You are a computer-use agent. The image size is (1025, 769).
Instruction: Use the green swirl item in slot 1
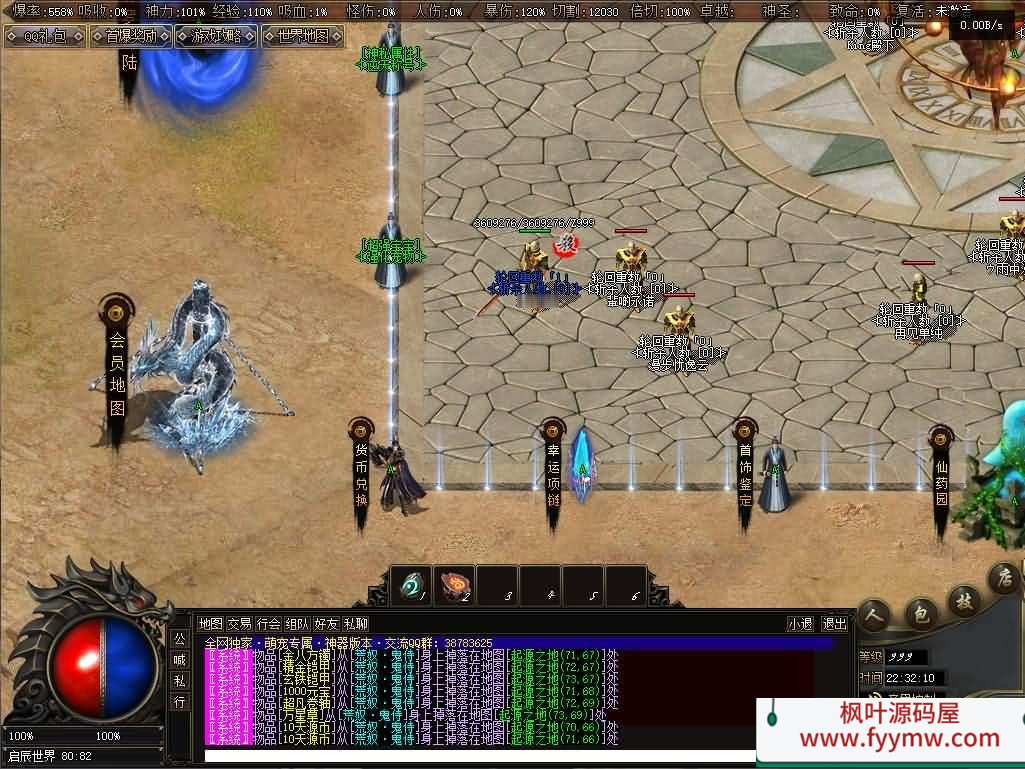[411, 586]
